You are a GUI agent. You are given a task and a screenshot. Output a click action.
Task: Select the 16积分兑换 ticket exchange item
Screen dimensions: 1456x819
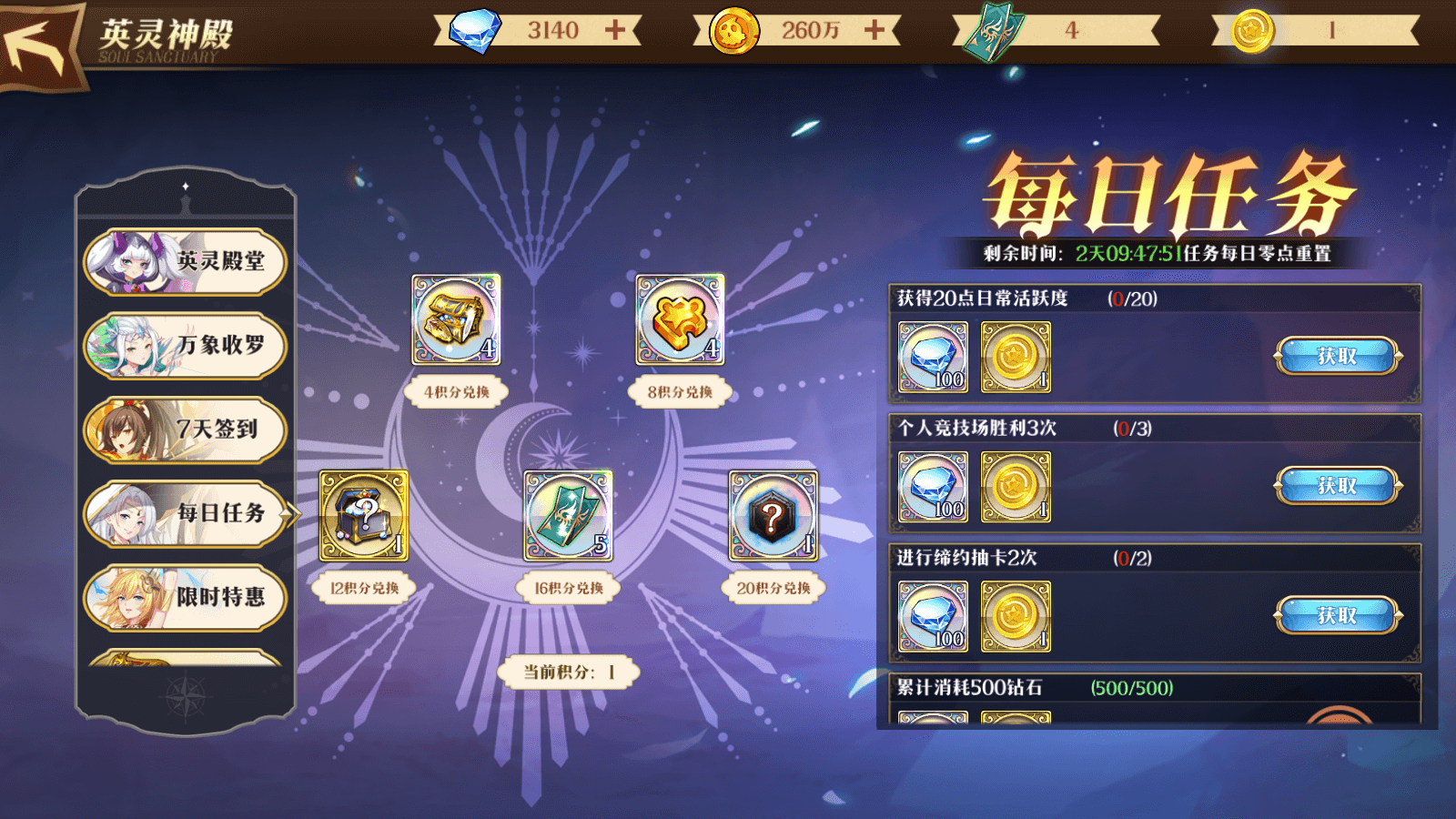coord(569,516)
